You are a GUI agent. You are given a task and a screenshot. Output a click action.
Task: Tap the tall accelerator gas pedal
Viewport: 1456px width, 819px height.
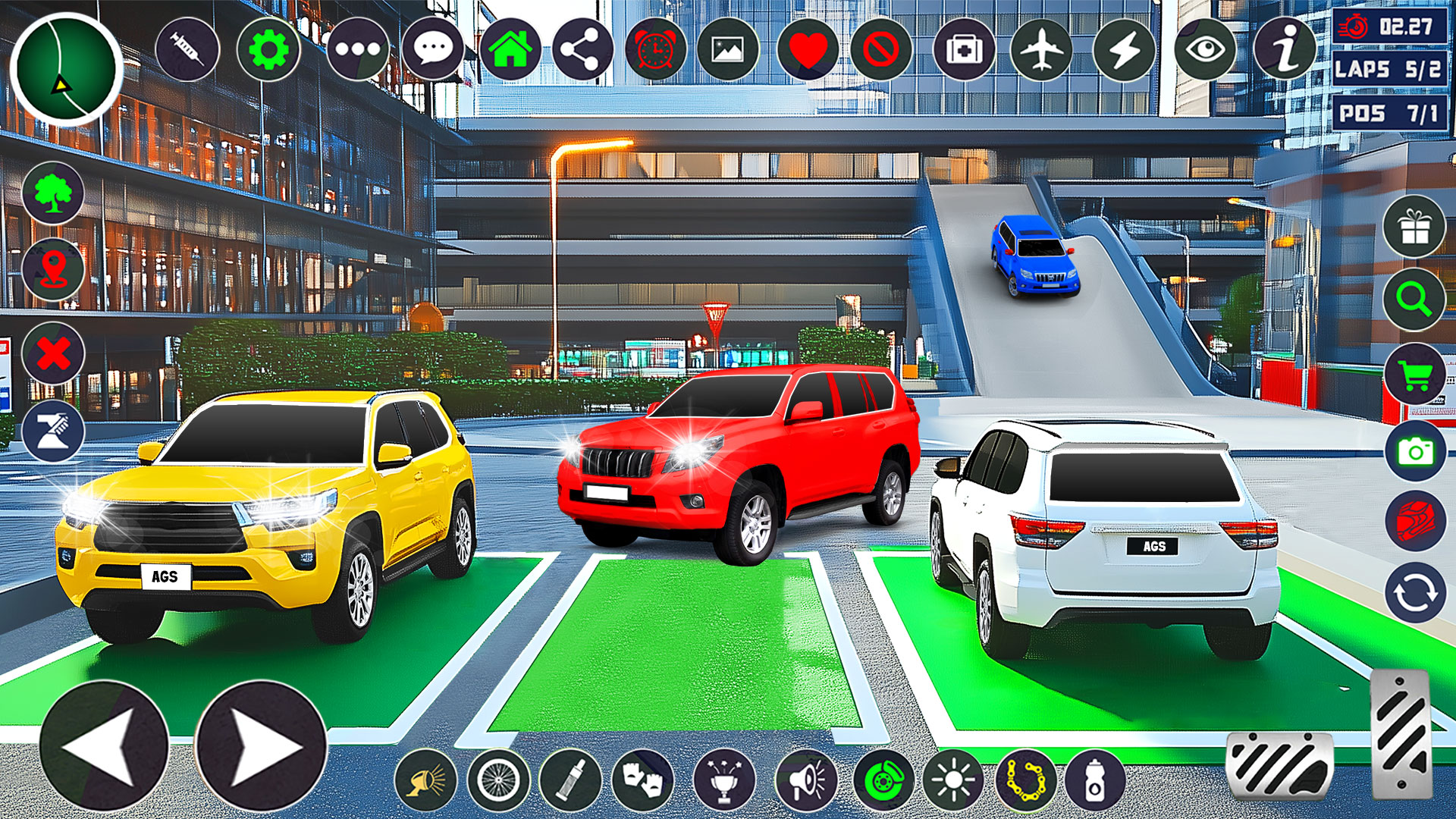point(1401,734)
